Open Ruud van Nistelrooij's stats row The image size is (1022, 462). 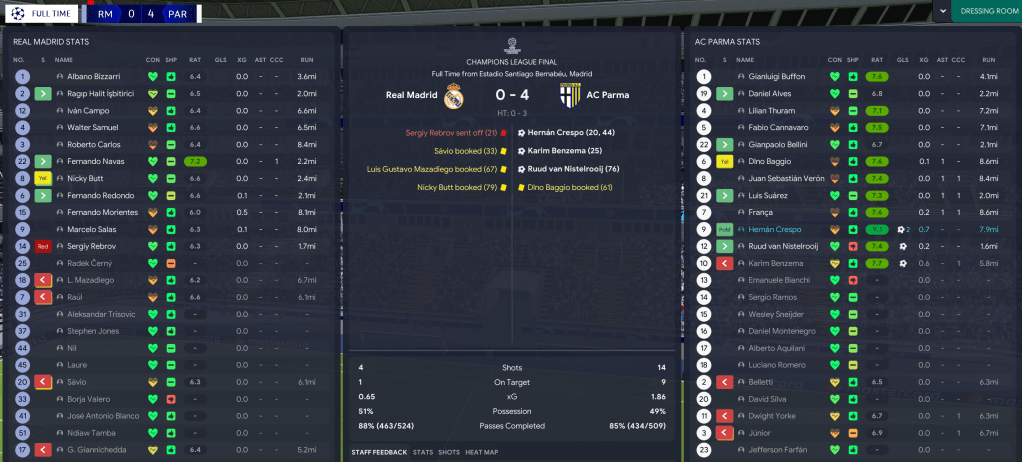coord(789,246)
